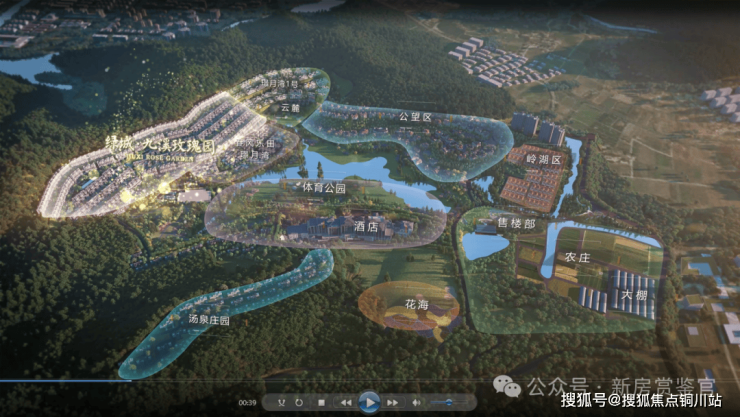Play the video with the round play button
Viewport: 740px width, 417px height.
click(370, 402)
